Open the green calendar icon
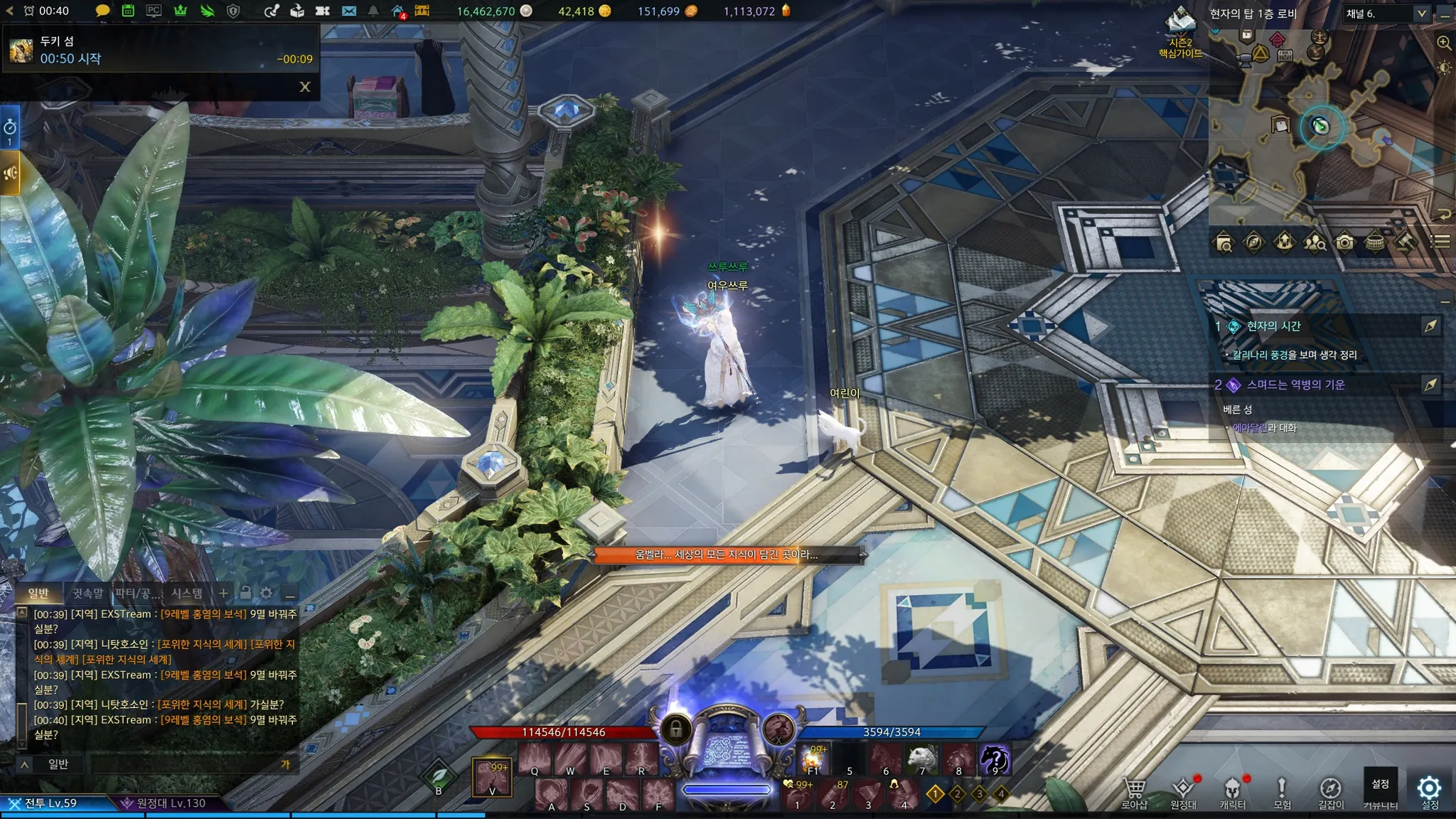 (x=128, y=11)
